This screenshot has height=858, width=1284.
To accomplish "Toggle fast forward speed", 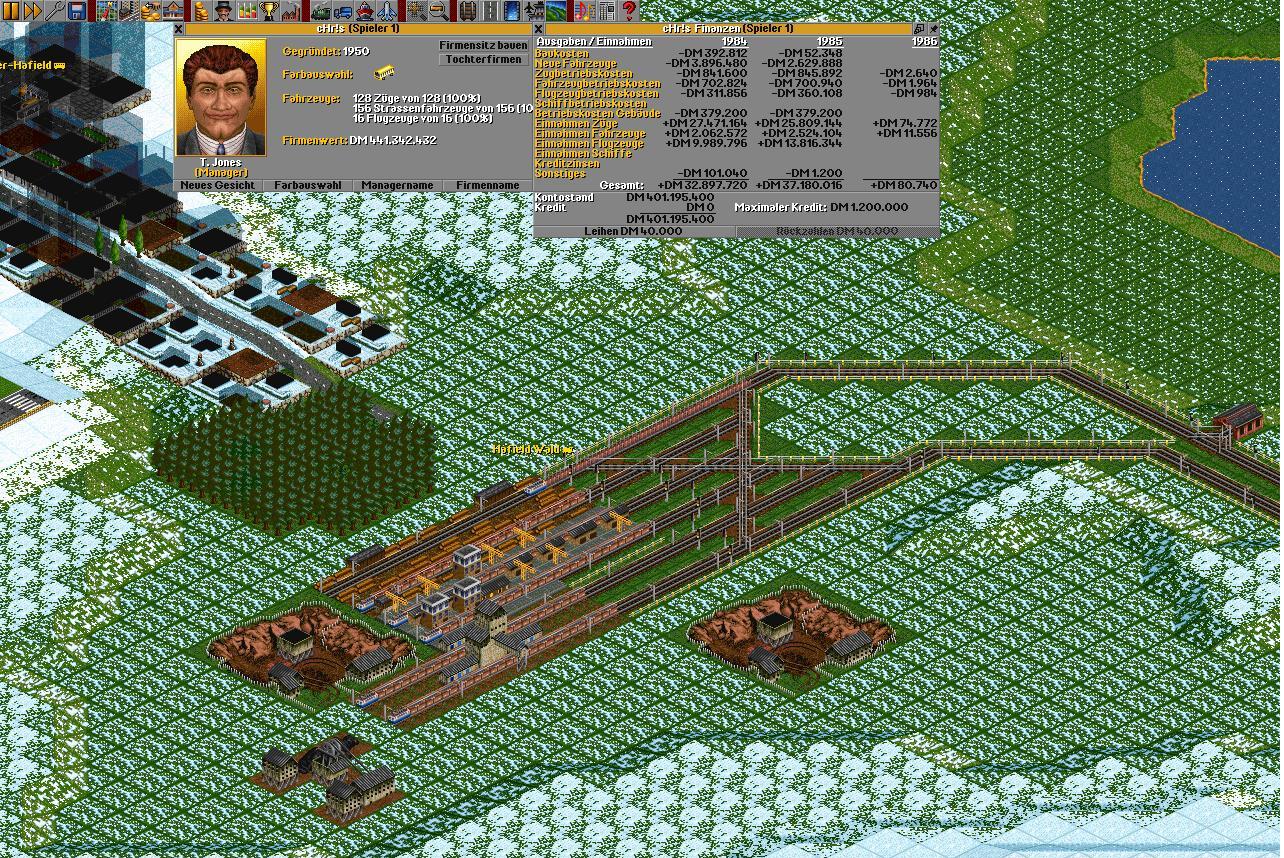I will point(32,11).
